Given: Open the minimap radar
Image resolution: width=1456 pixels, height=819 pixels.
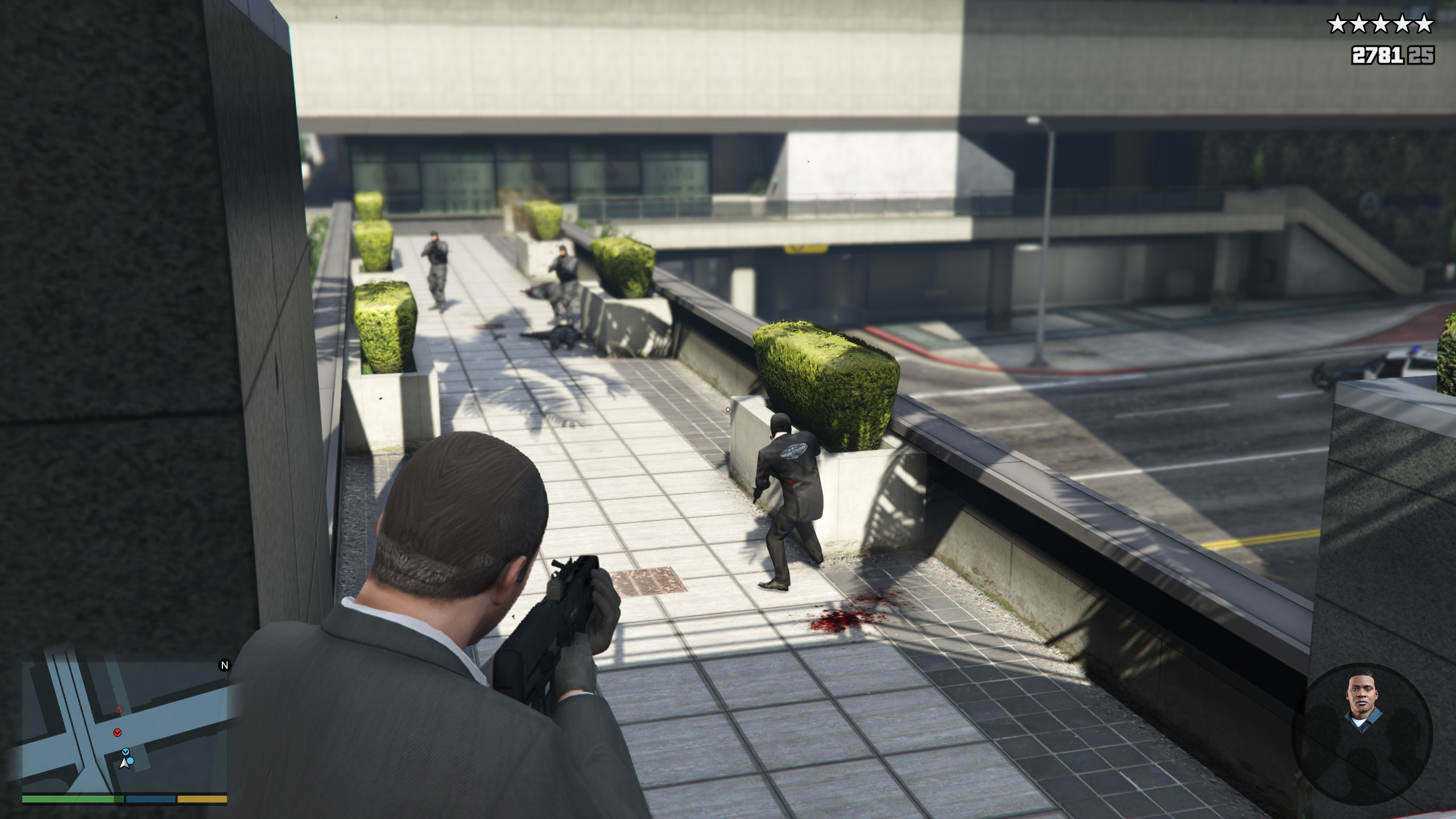Looking at the screenshot, I should 125,728.
